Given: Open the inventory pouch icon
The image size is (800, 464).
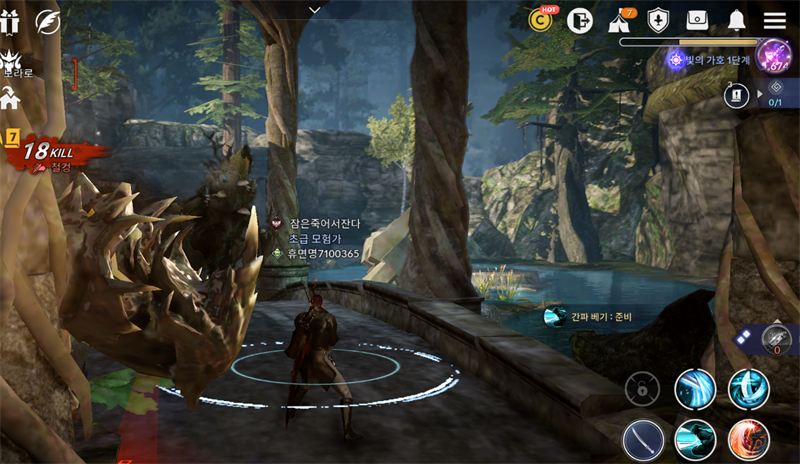Looking at the screenshot, I should tap(697, 21).
